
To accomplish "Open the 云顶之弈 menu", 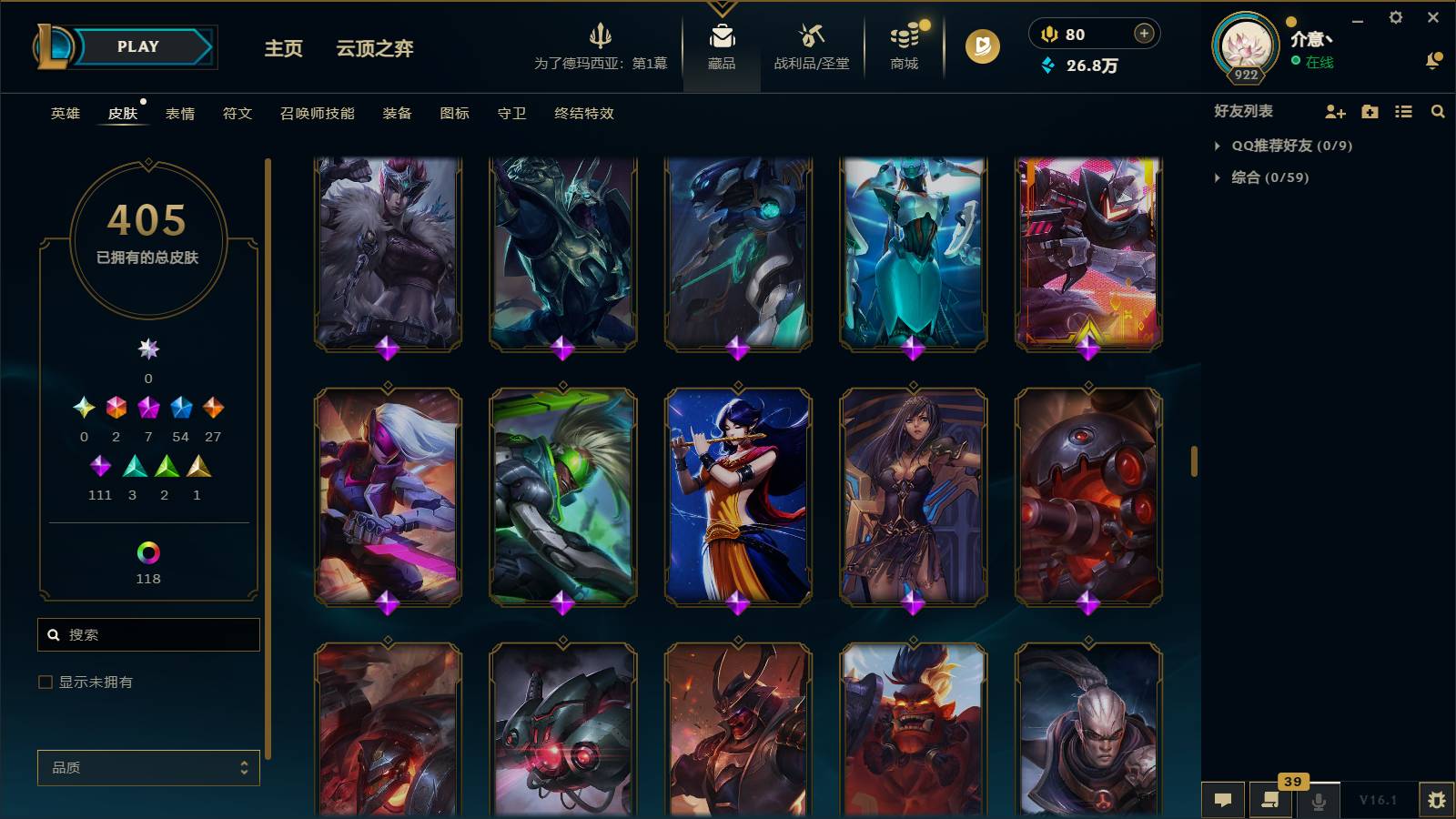I will pyautogui.click(x=375, y=50).
